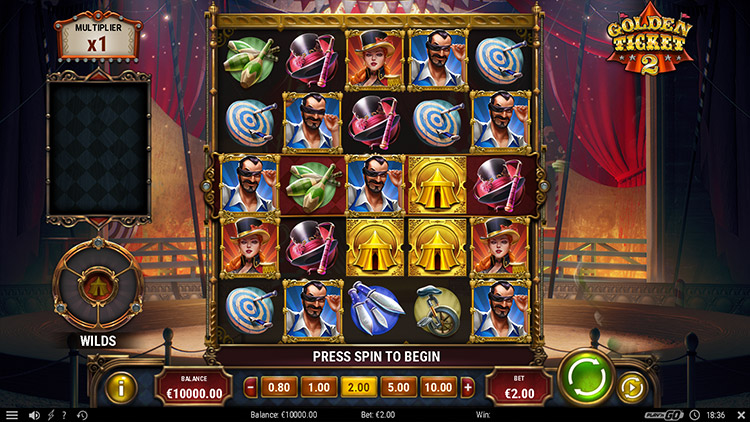Set the bet to 10.00
This screenshot has height=422, width=750.
coord(437,387)
